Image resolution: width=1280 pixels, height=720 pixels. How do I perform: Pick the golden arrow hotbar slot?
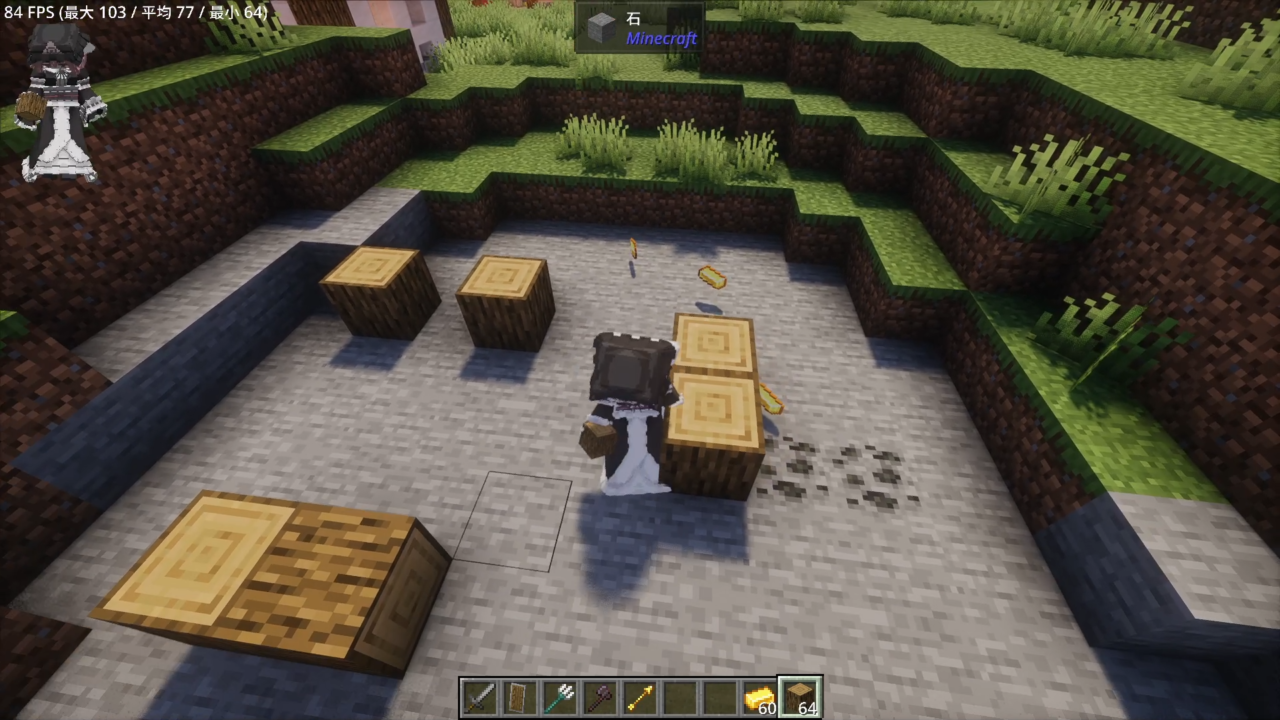coord(639,697)
